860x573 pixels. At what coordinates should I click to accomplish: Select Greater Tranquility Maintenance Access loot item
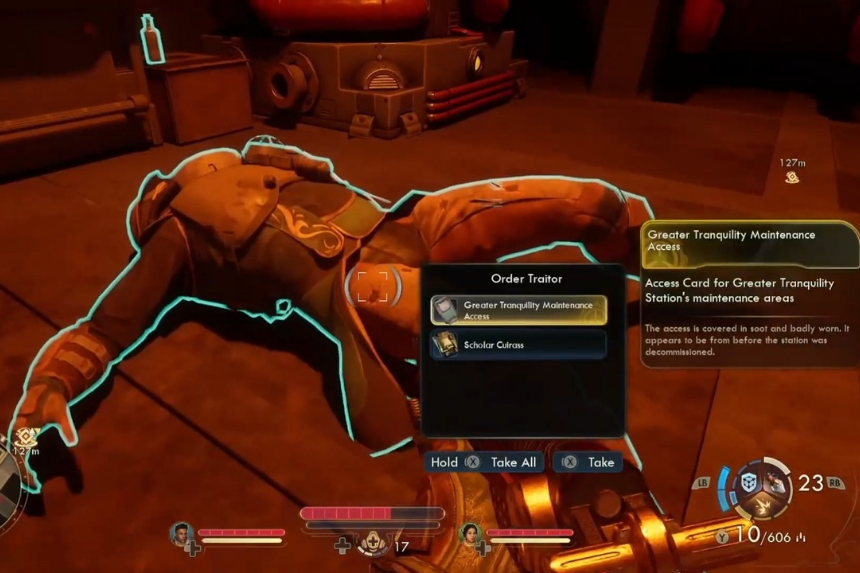click(x=518, y=310)
